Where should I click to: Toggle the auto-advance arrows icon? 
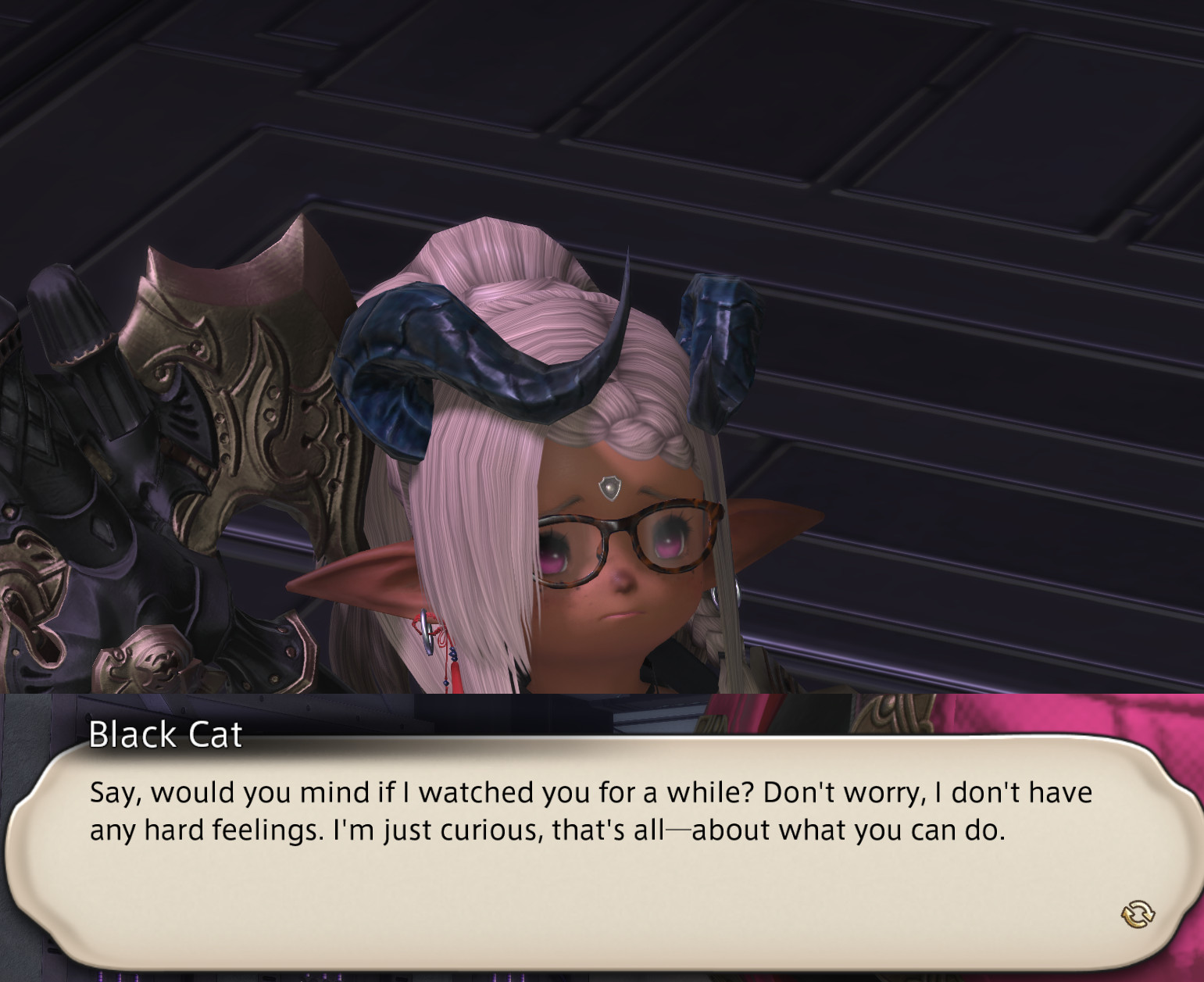[x=1138, y=912]
